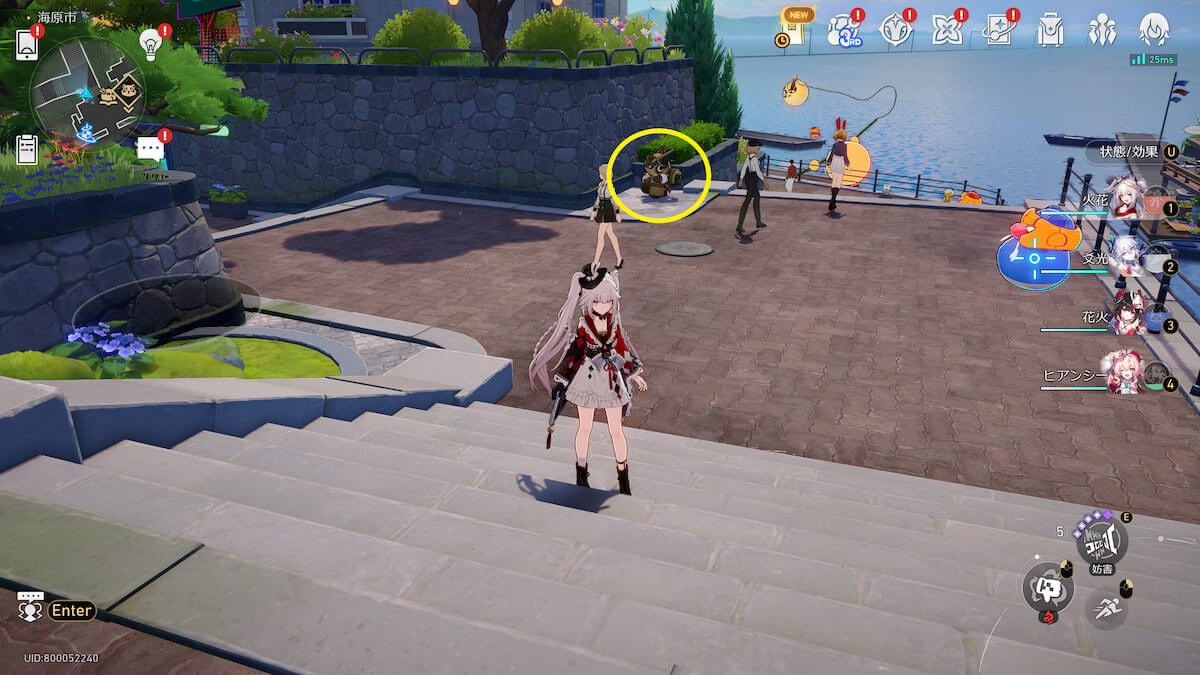Viewport: 1200px width, 675px height.
Task: Switch to party member ヒアンシー
Action: click(1125, 375)
